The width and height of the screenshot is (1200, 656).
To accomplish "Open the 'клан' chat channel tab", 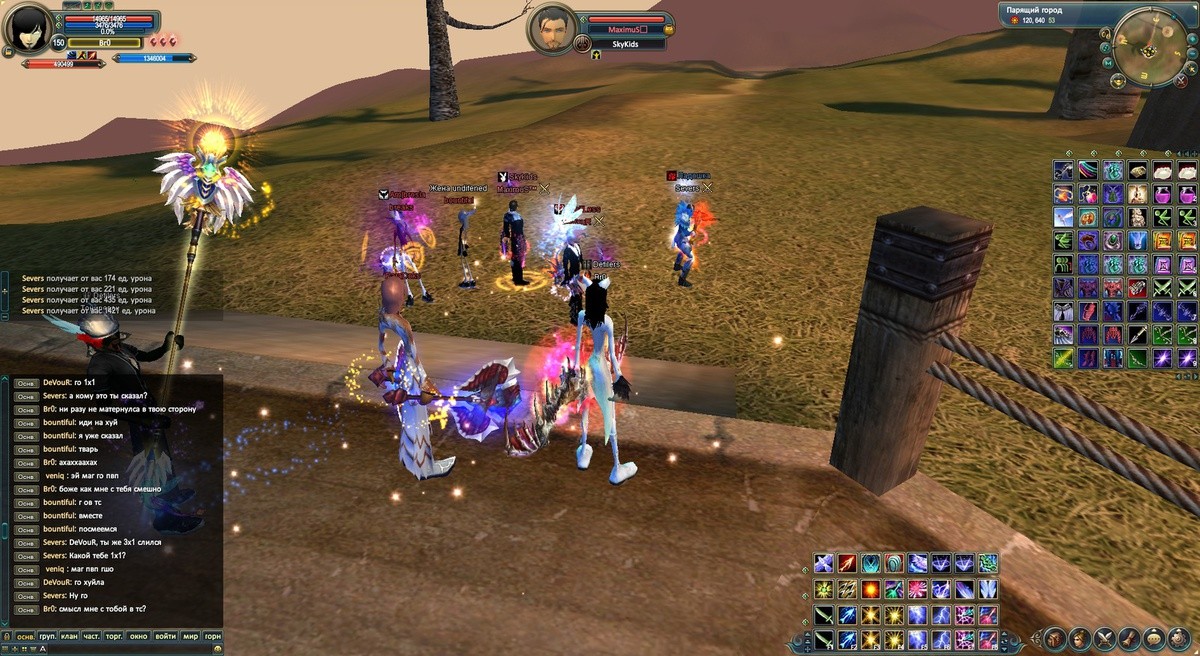I will [69, 636].
